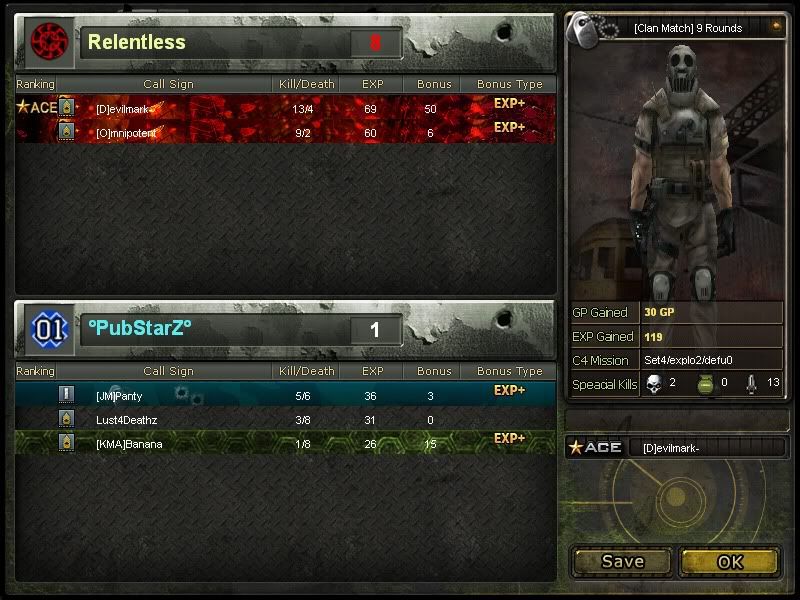The height and width of the screenshot is (600, 800).
Task: Pick the Lust4Deathz scoreboard row
Action: (x=285, y=420)
